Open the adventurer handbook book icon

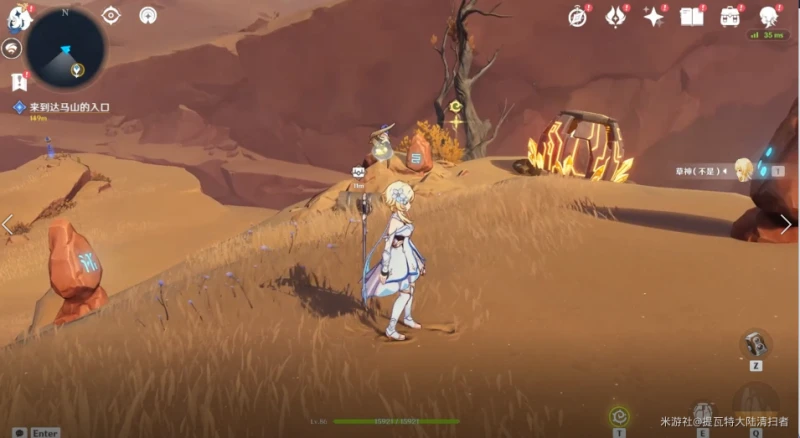tap(691, 16)
